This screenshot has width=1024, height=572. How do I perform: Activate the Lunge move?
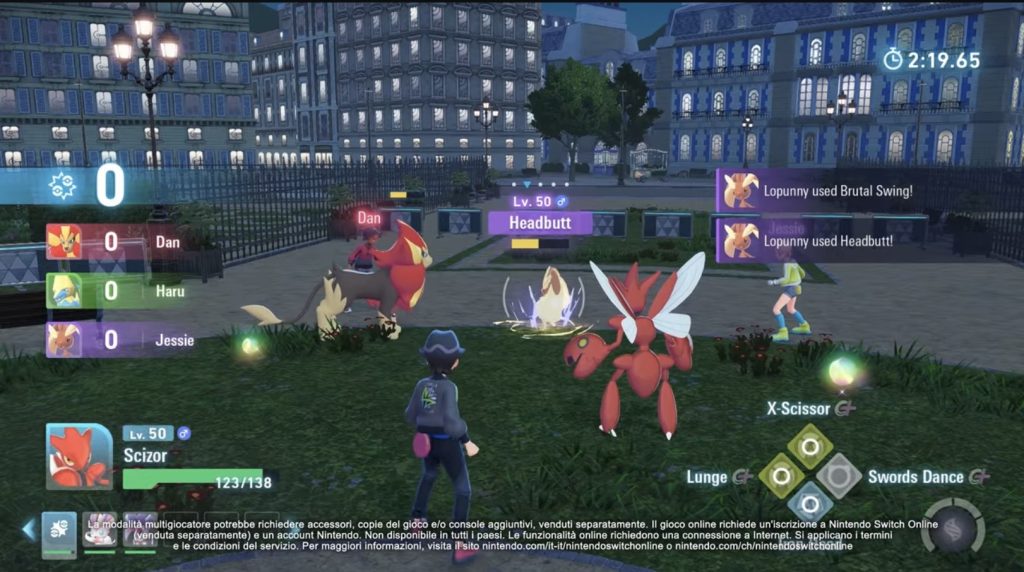click(x=781, y=476)
